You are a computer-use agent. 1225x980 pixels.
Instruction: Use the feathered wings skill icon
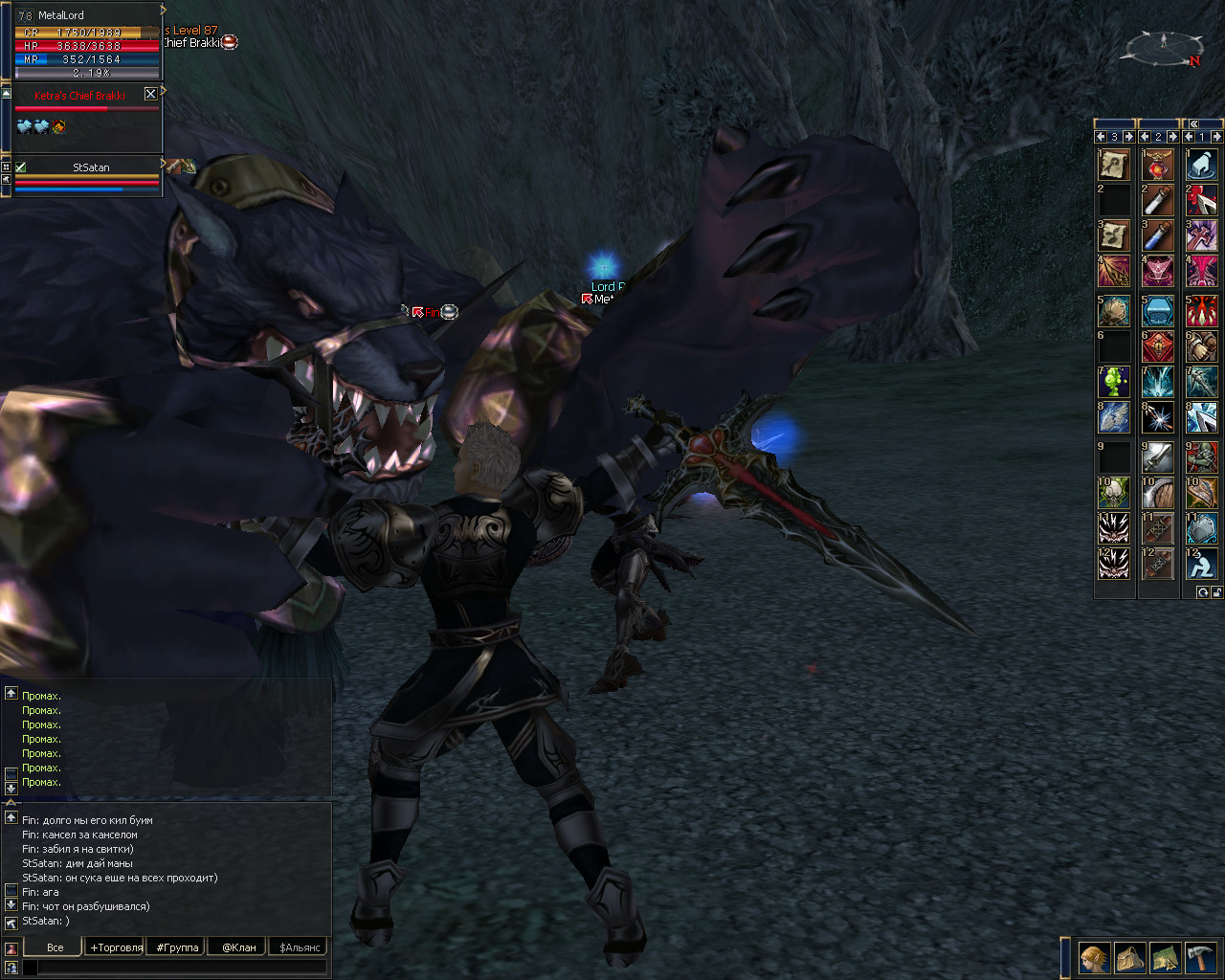tap(1114, 416)
